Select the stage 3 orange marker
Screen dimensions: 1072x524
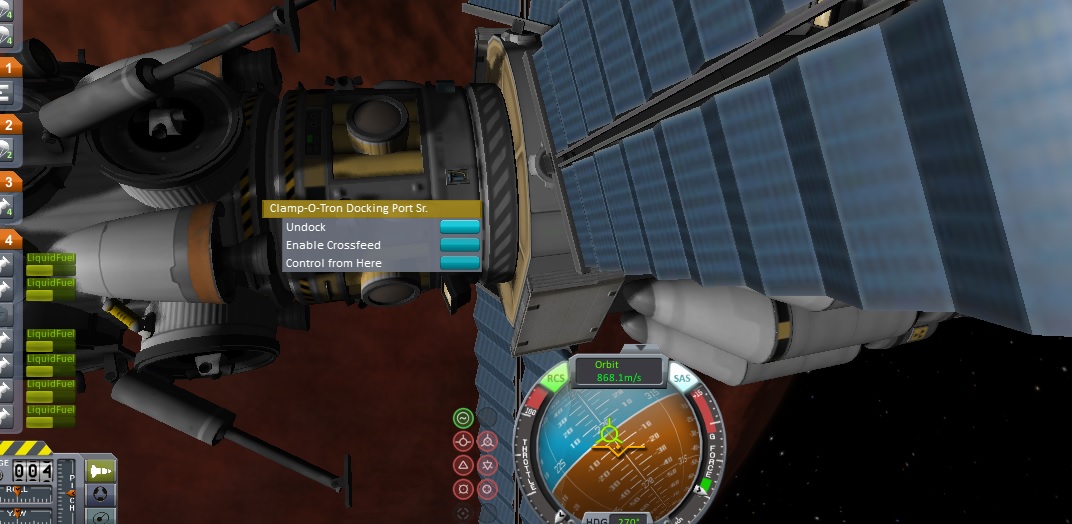9,182
